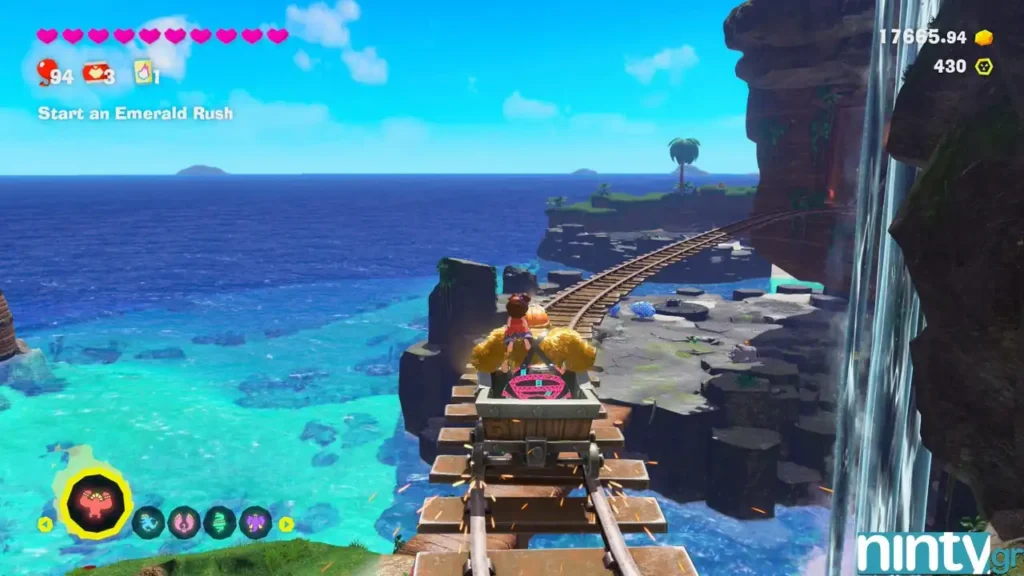Use the red heart juice can icon
This screenshot has height=576, width=1024.
coord(96,72)
